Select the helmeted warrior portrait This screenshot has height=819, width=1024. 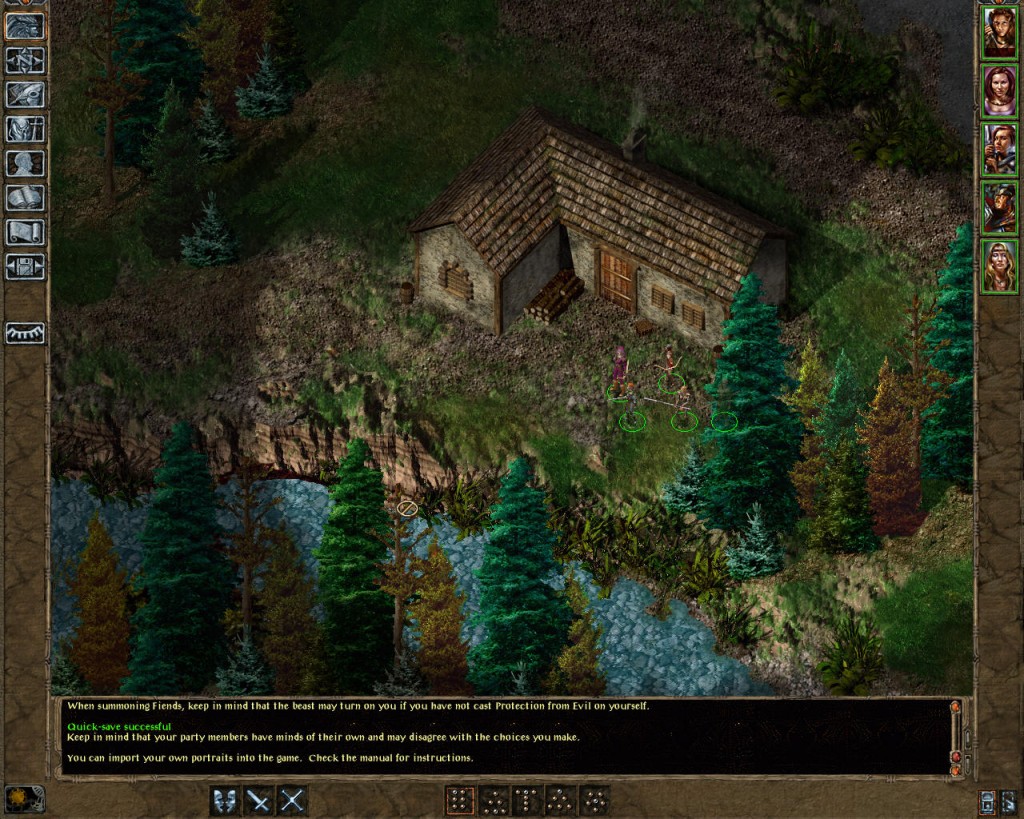click(x=998, y=207)
